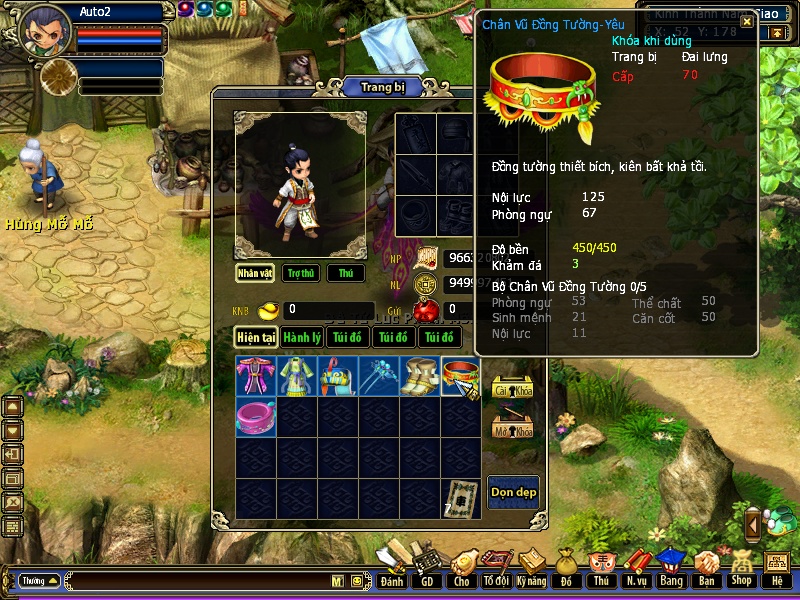This screenshot has width=800, height=600.
Task: Open the N.vụ quest menu
Action: click(636, 568)
